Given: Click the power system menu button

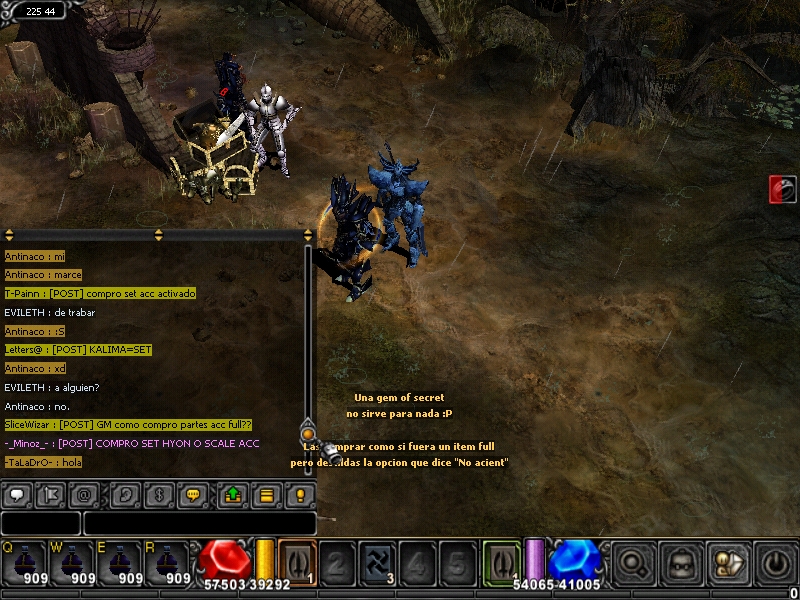Looking at the screenshot, I should click(x=776, y=564).
